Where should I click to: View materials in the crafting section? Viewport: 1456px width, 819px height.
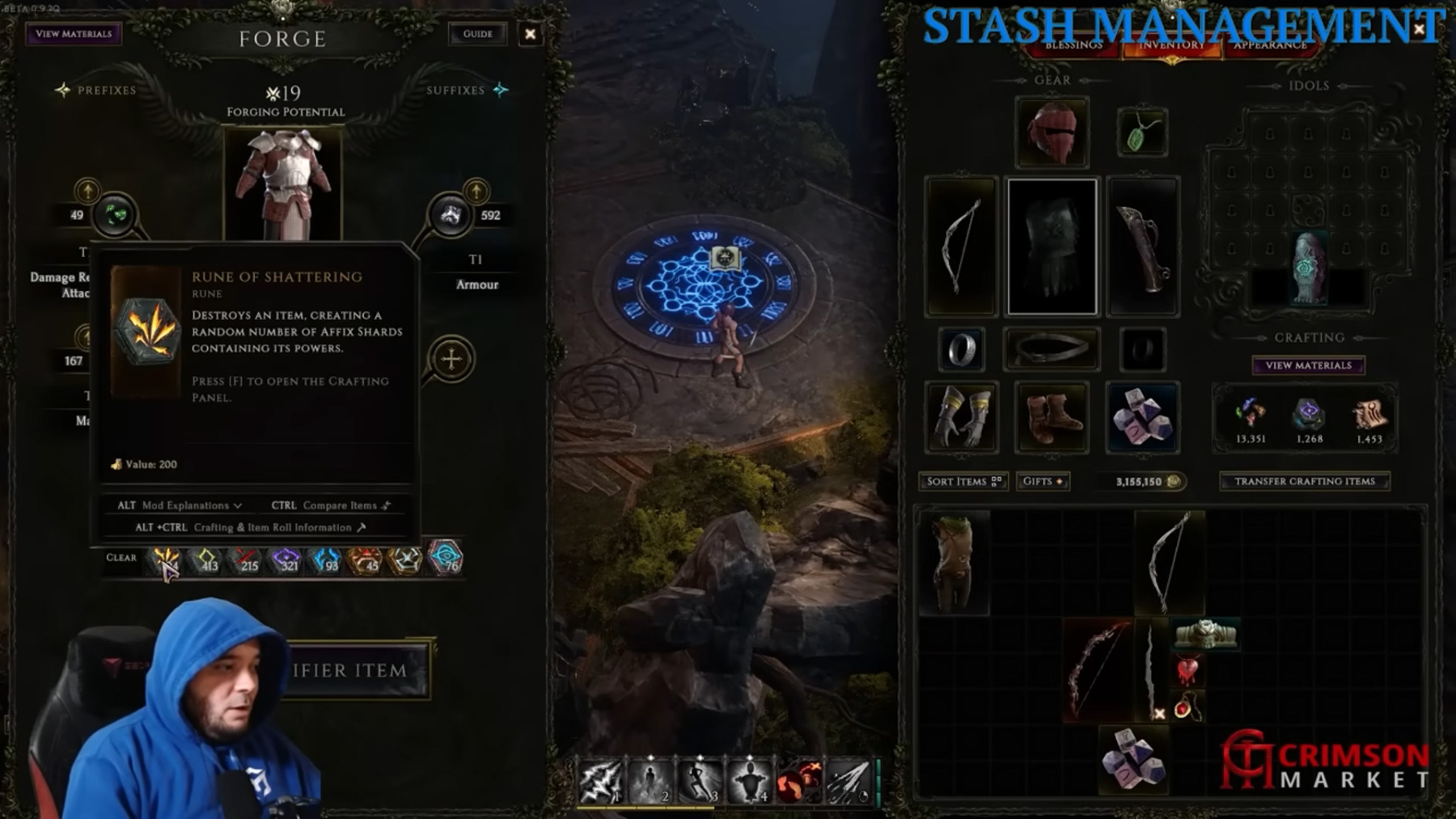pos(1308,365)
